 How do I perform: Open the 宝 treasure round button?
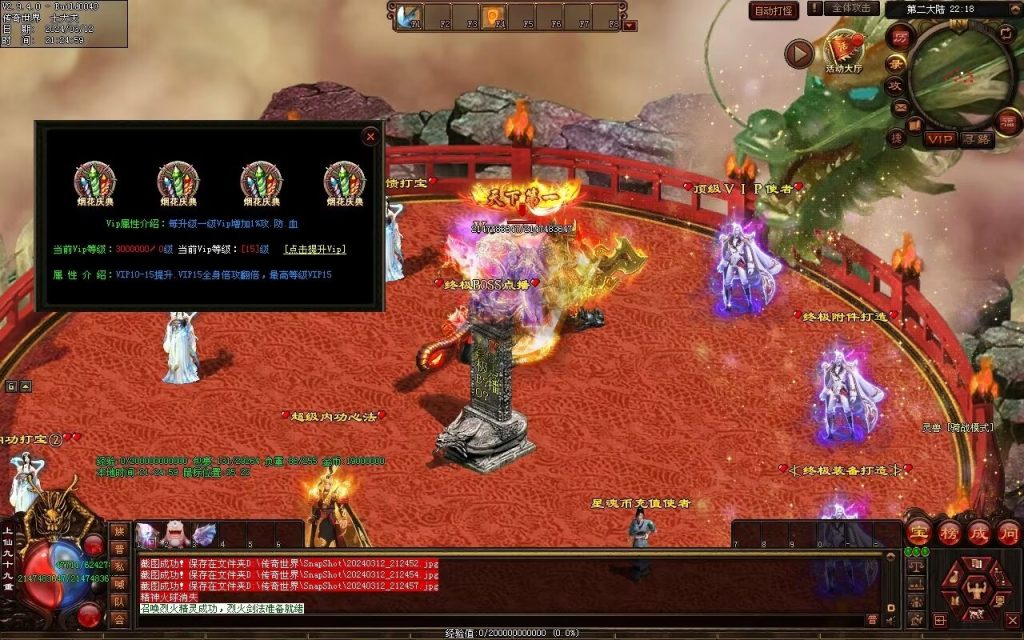(918, 531)
